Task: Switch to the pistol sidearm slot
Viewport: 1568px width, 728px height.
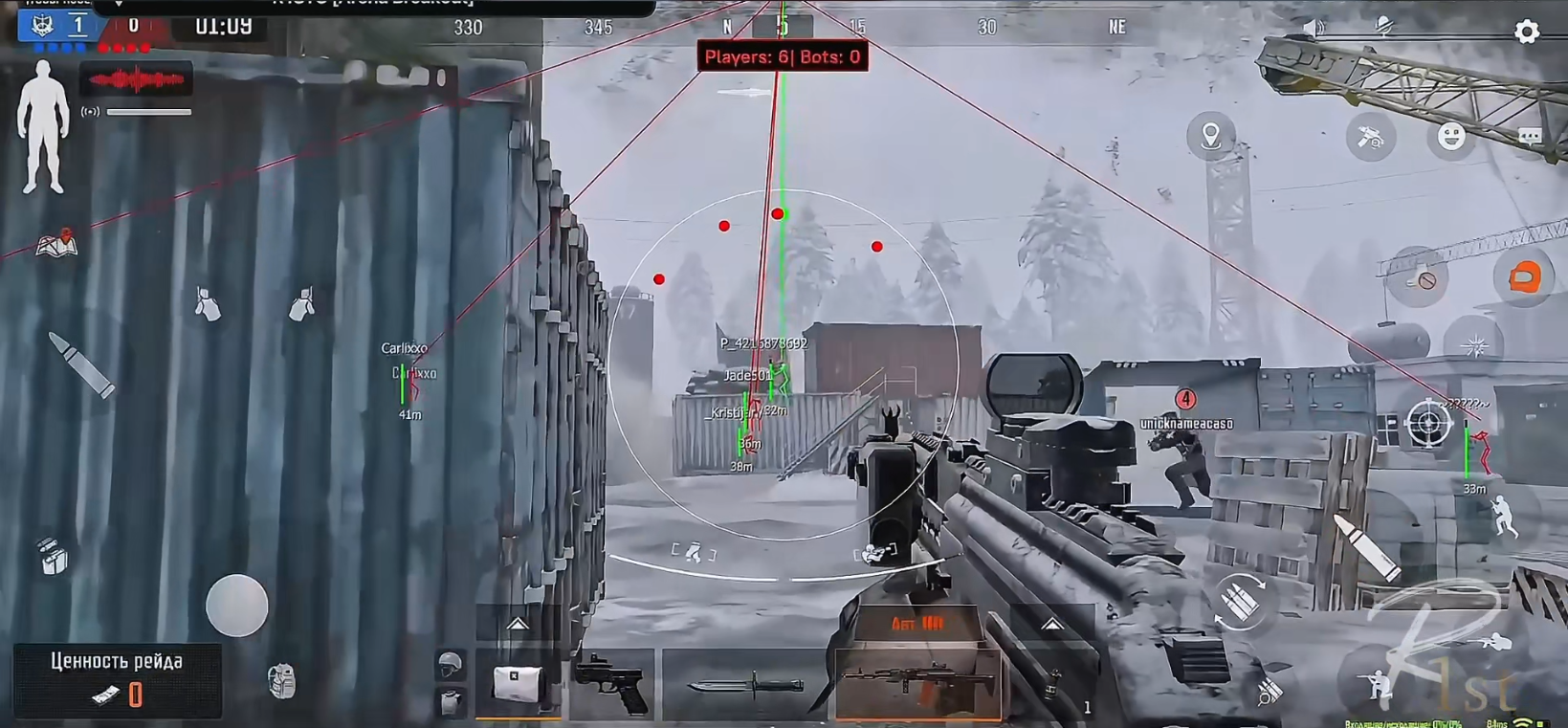Action: [612, 683]
